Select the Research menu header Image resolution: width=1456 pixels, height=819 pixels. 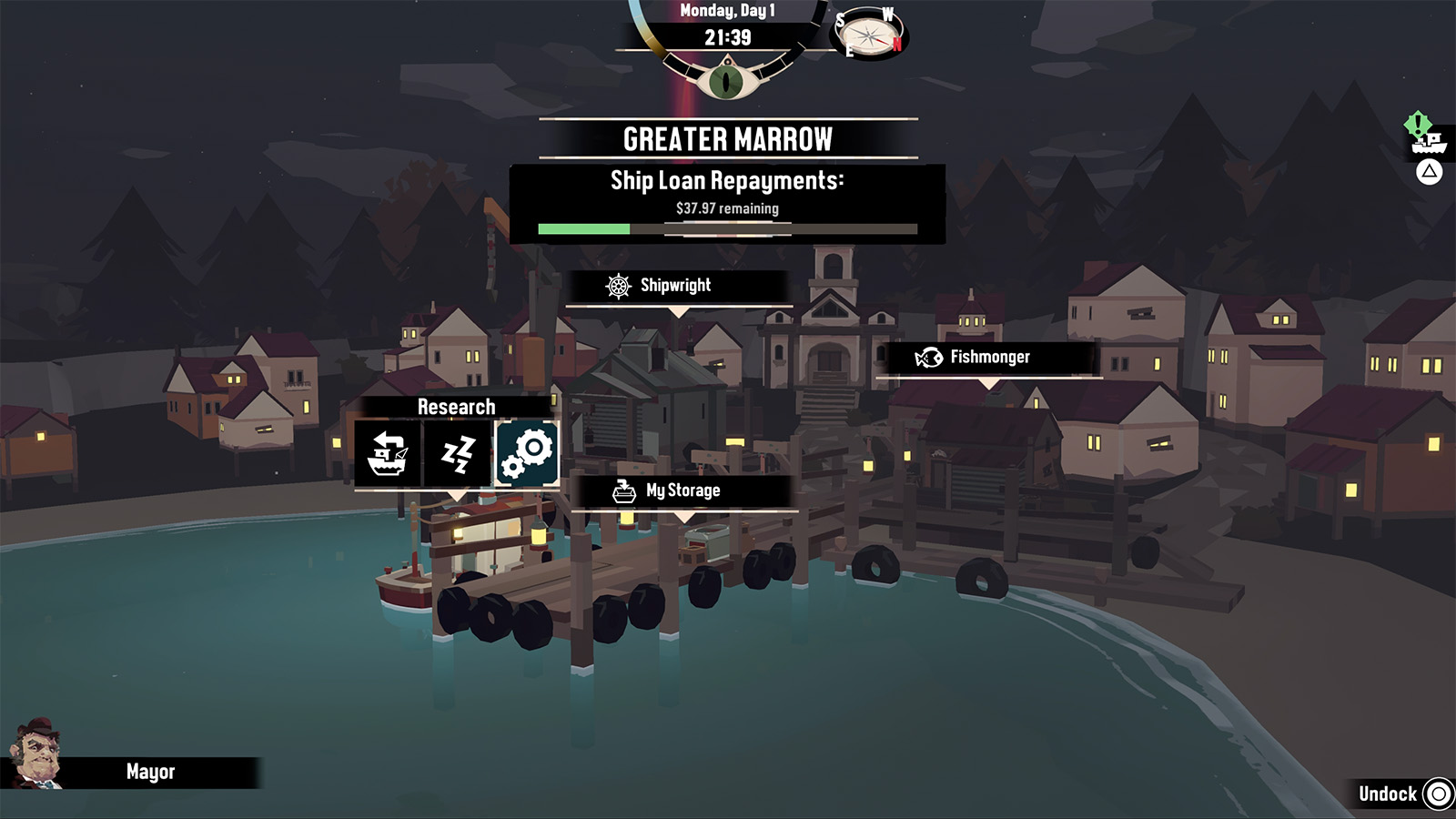455,407
